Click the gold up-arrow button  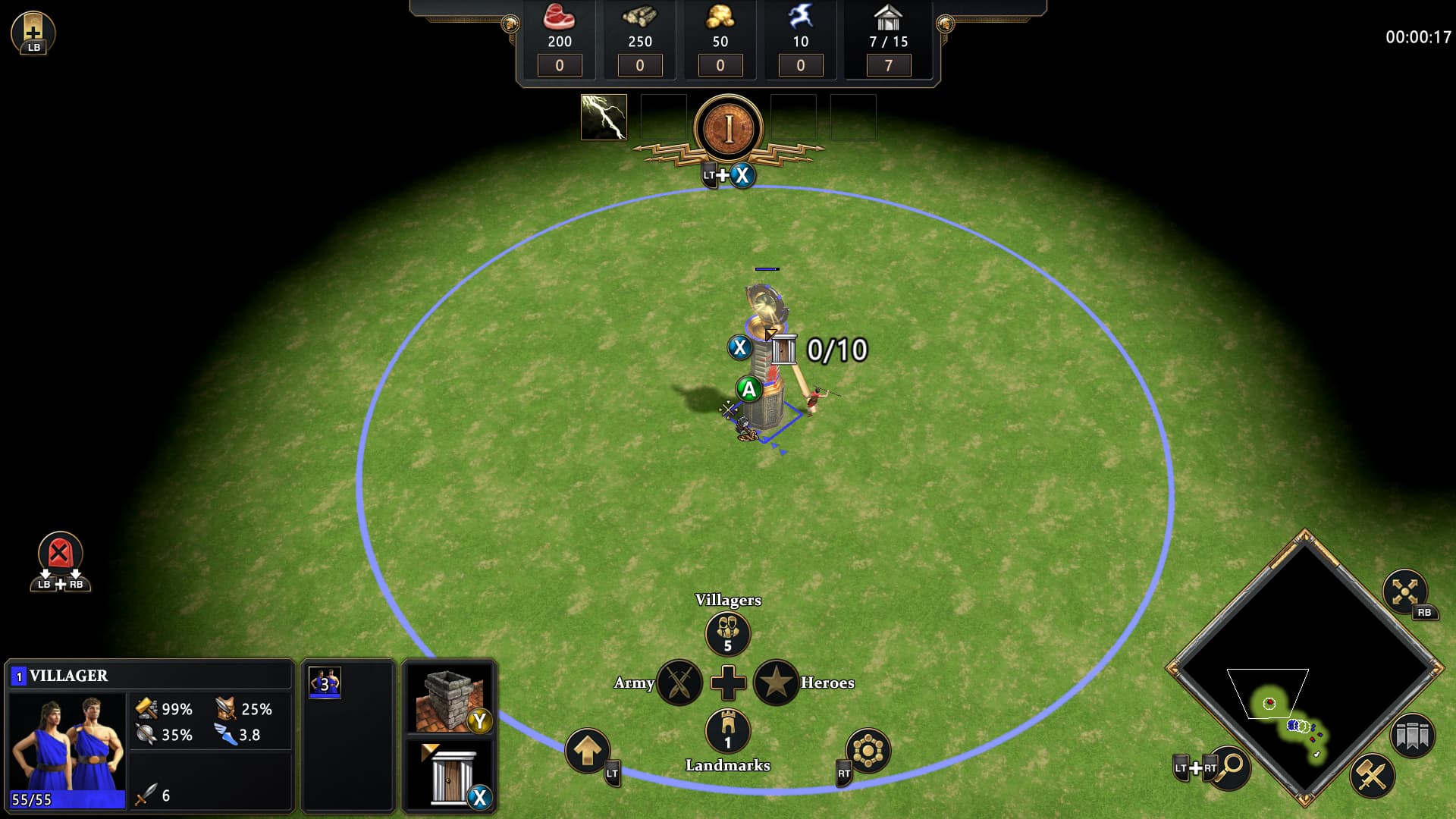click(x=587, y=751)
